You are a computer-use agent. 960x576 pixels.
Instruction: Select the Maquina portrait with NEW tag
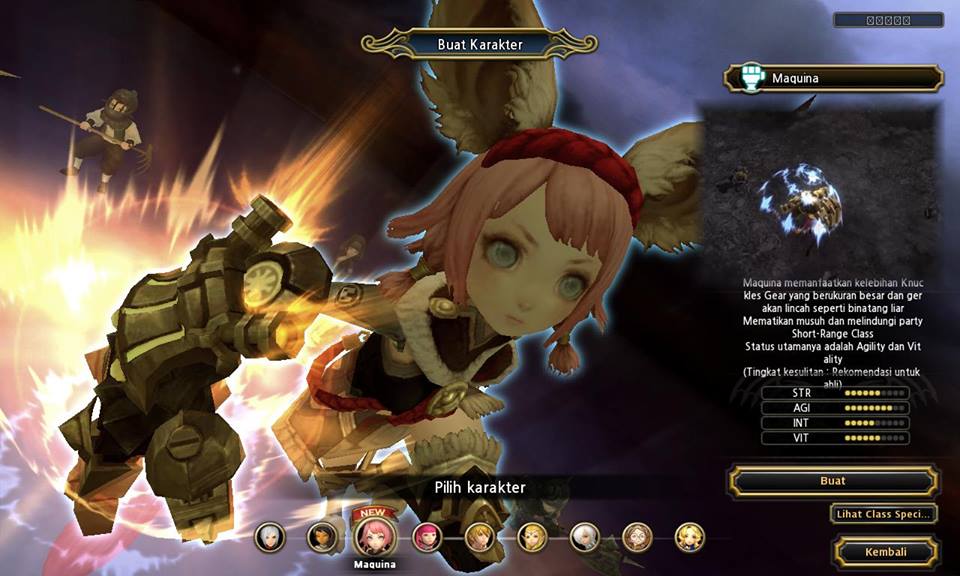(374, 537)
